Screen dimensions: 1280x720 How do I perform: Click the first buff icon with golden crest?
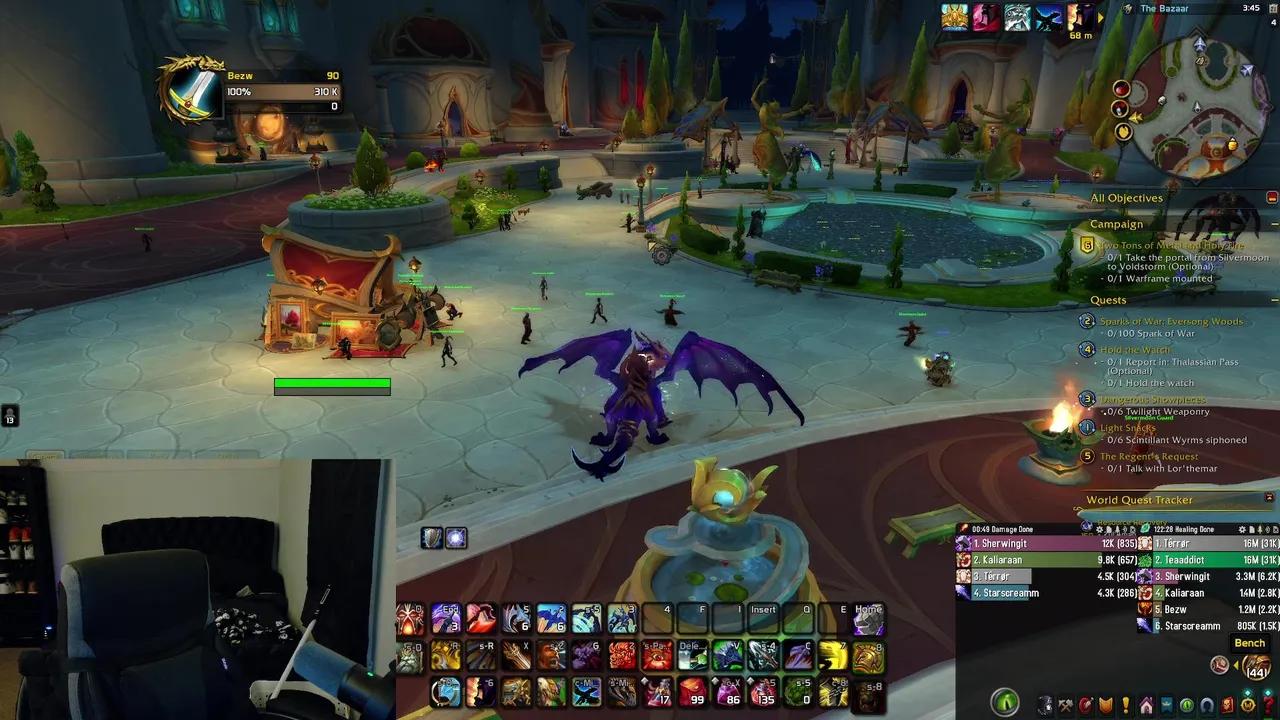coord(954,18)
